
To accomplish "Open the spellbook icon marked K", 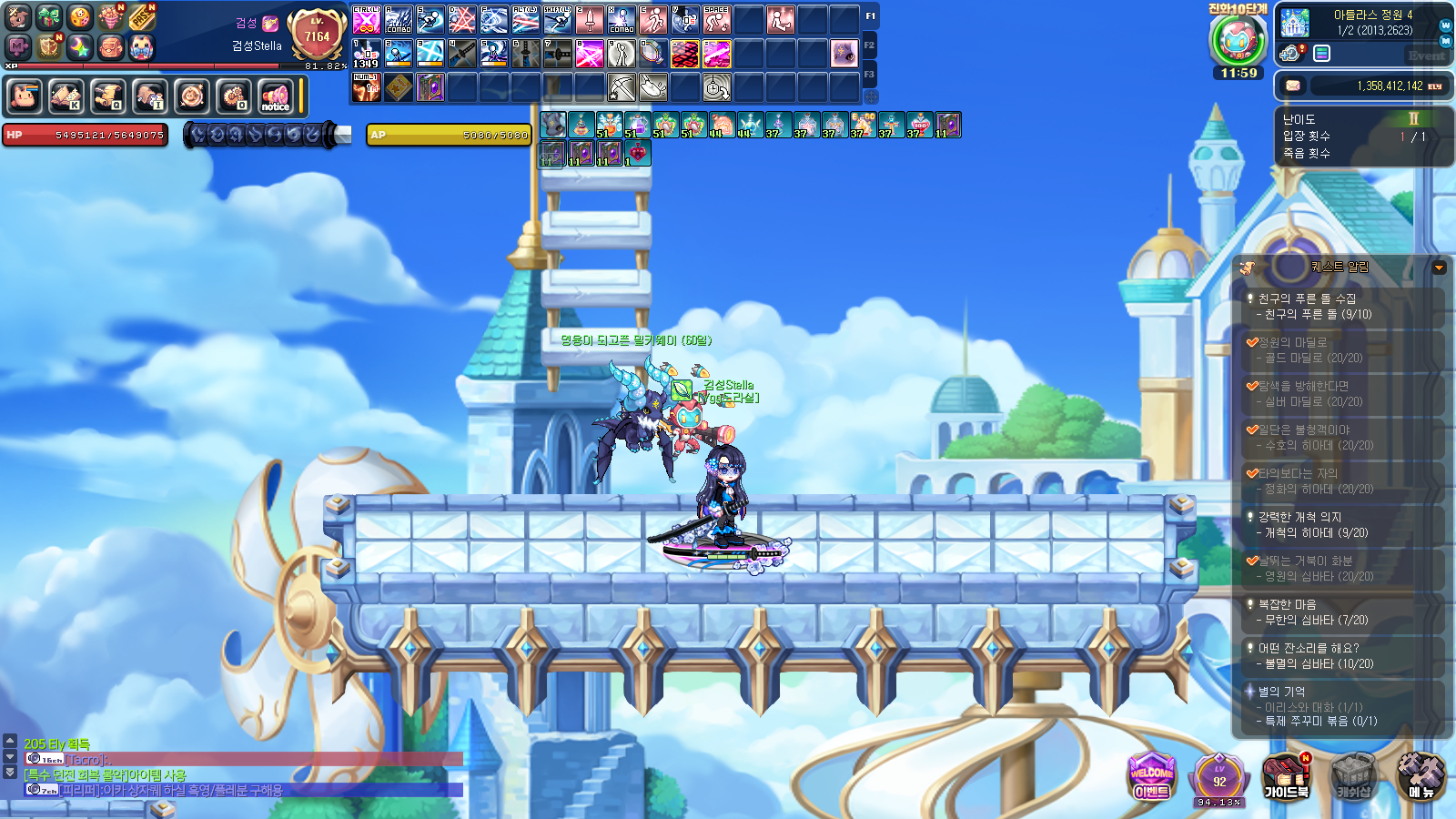I will 66,96.
